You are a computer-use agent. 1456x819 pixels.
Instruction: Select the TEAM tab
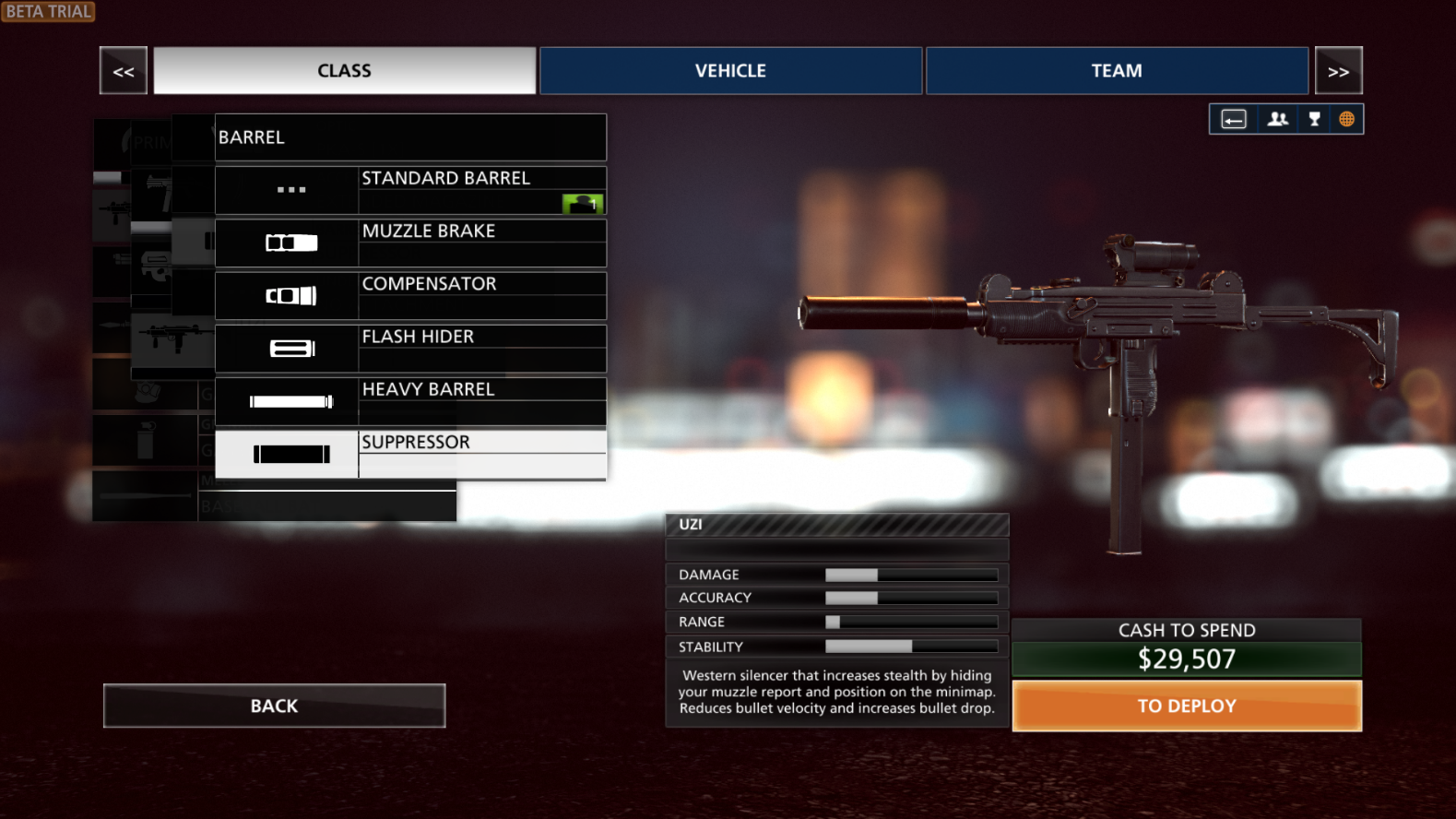(1116, 71)
